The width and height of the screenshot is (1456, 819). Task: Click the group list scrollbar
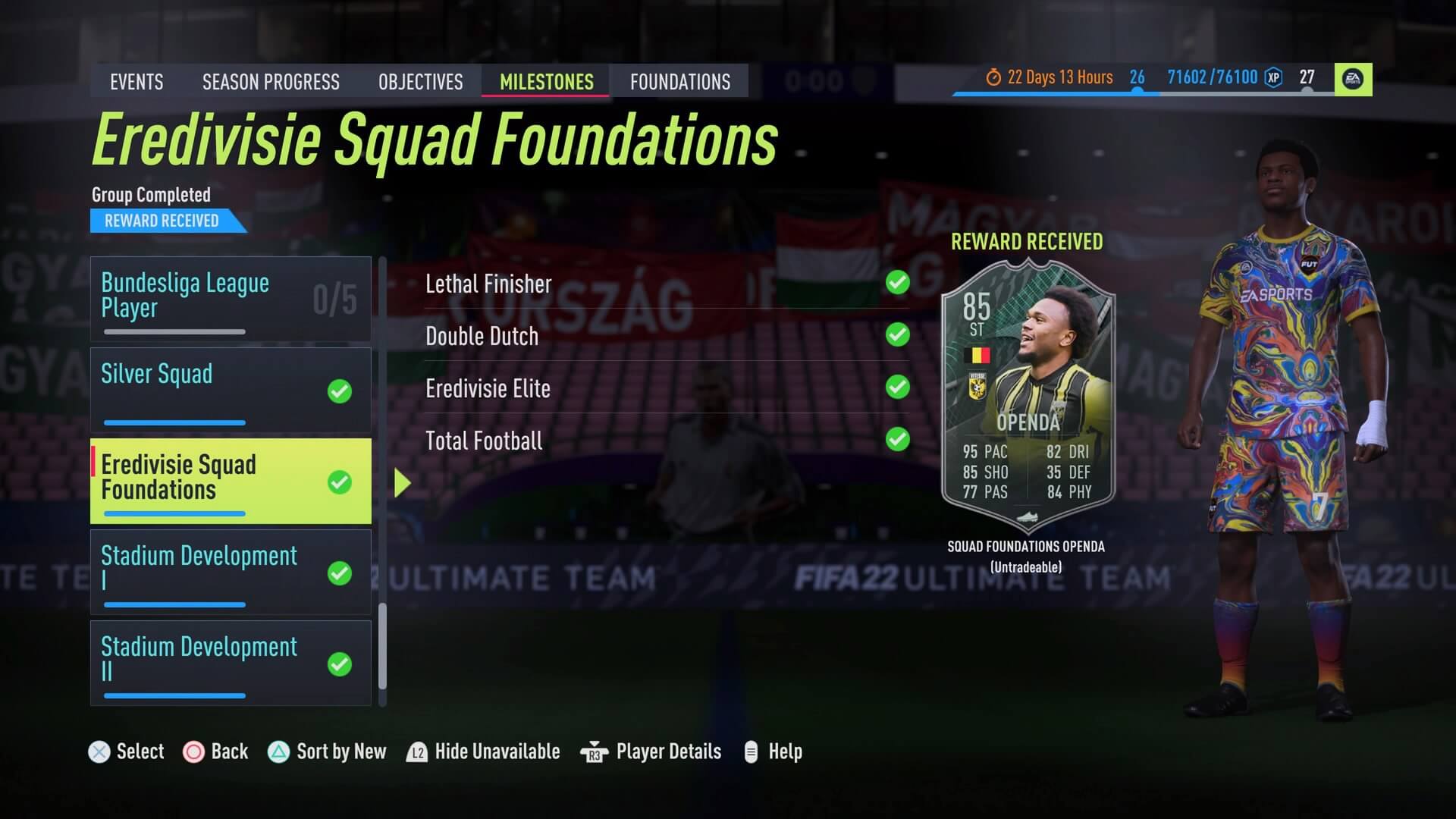click(382, 645)
